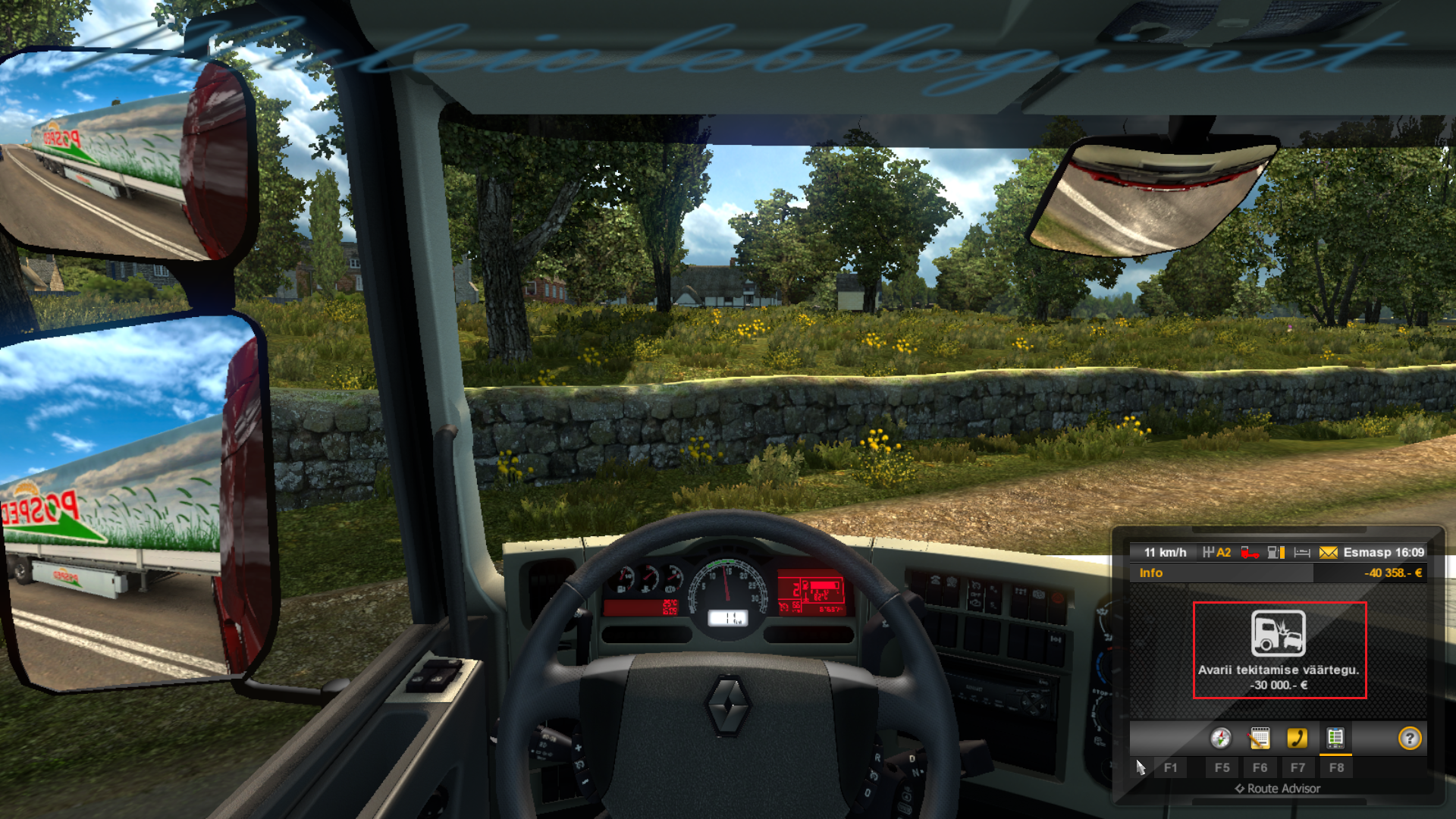Click the red truck damage icon
1456x819 pixels.
(x=1250, y=553)
